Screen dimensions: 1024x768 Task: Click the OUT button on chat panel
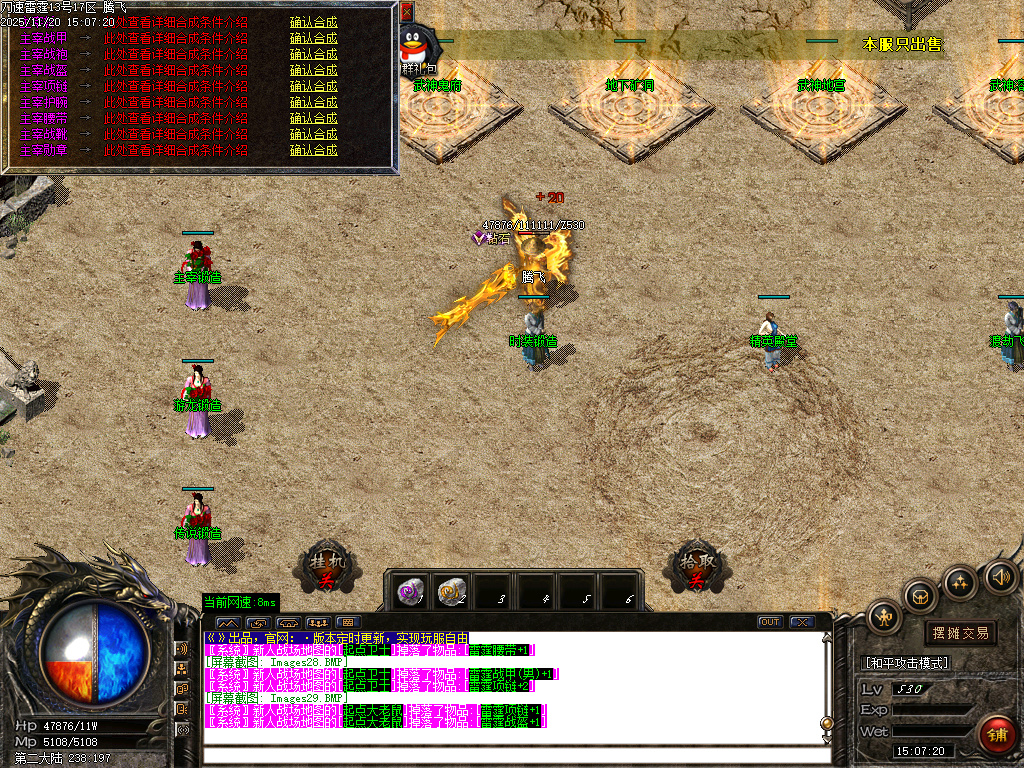pyautogui.click(x=769, y=622)
